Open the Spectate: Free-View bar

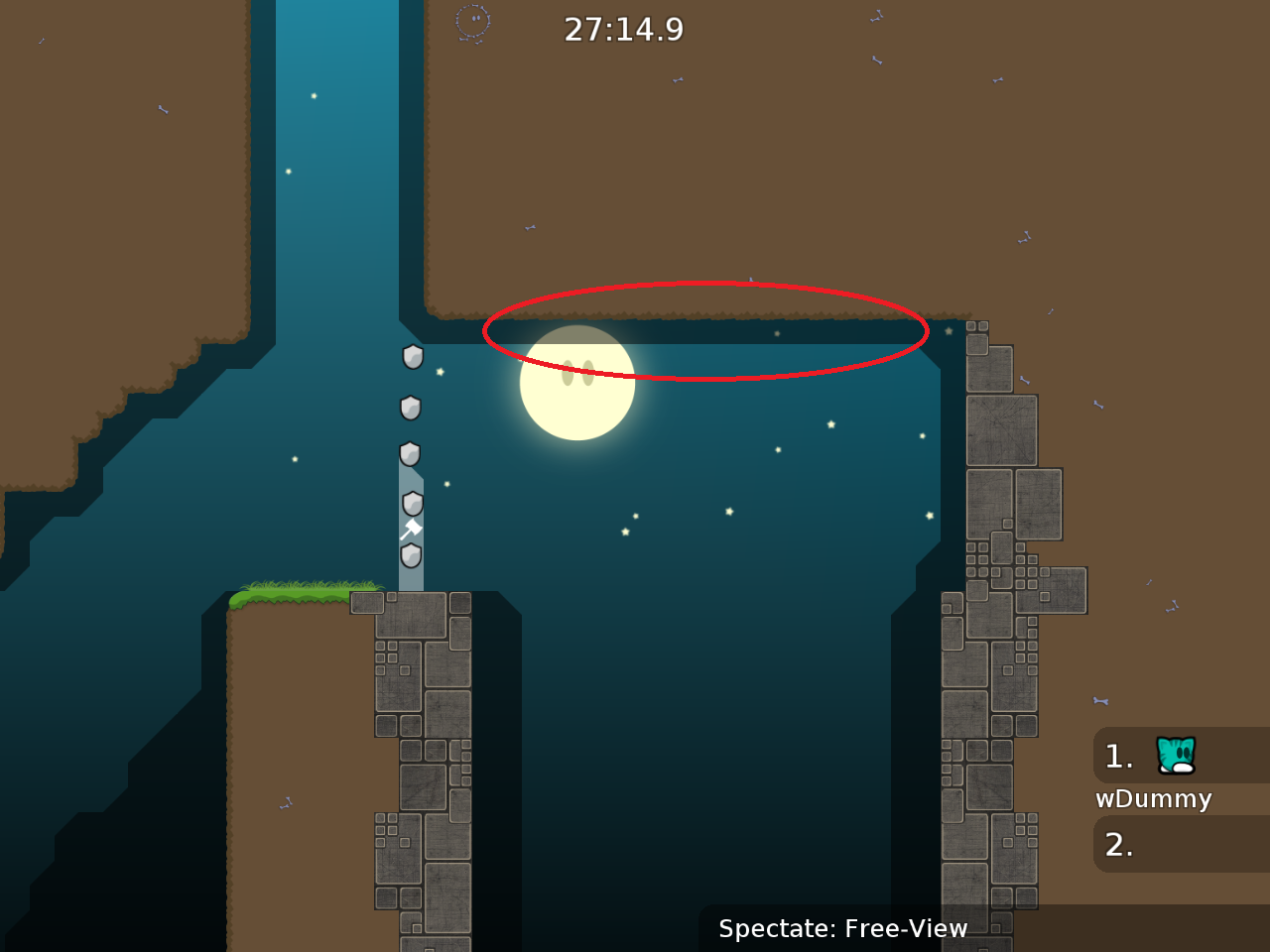[x=842, y=928]
